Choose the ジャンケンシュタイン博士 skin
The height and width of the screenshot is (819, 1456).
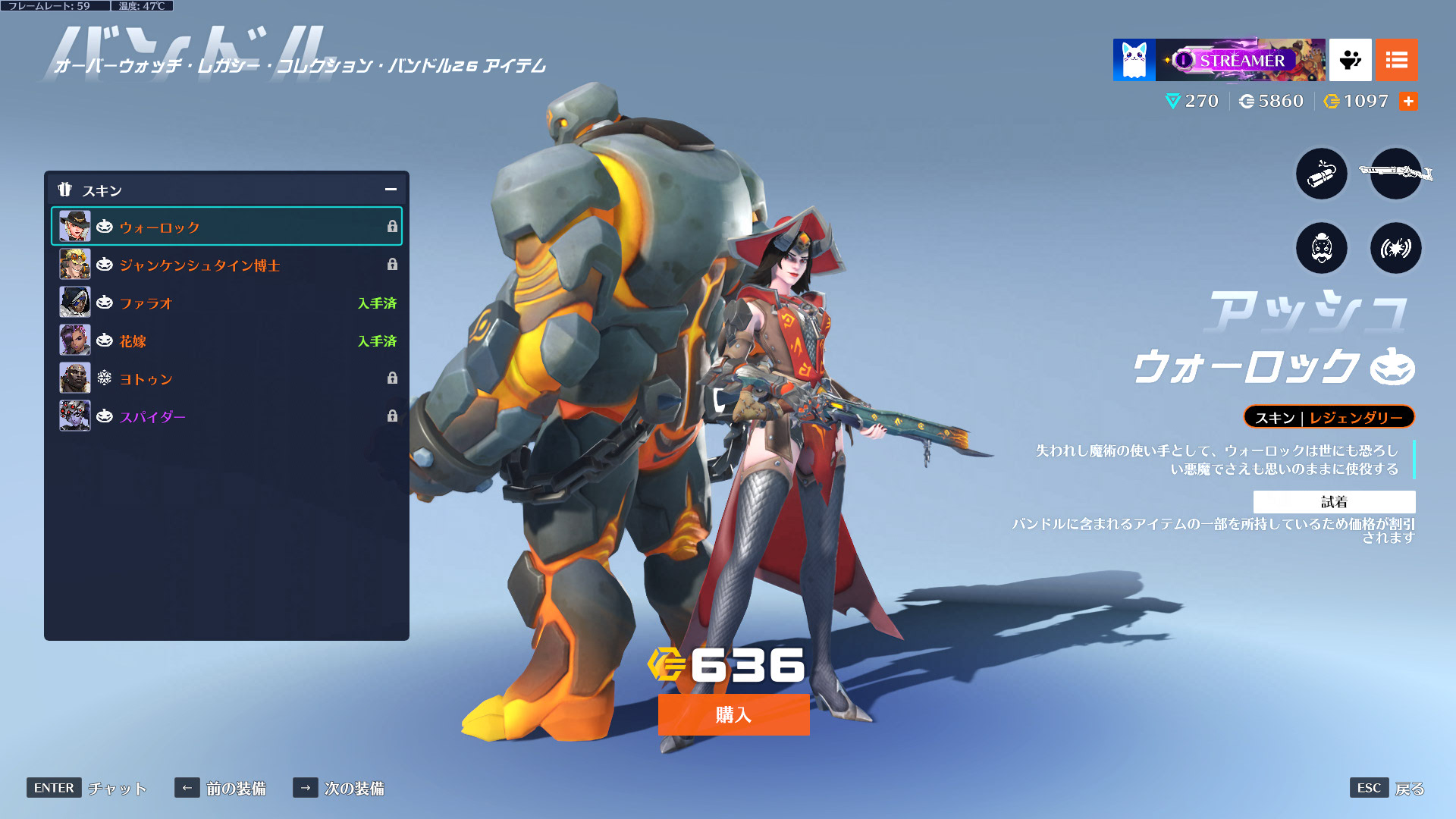(x=226, y=265)
